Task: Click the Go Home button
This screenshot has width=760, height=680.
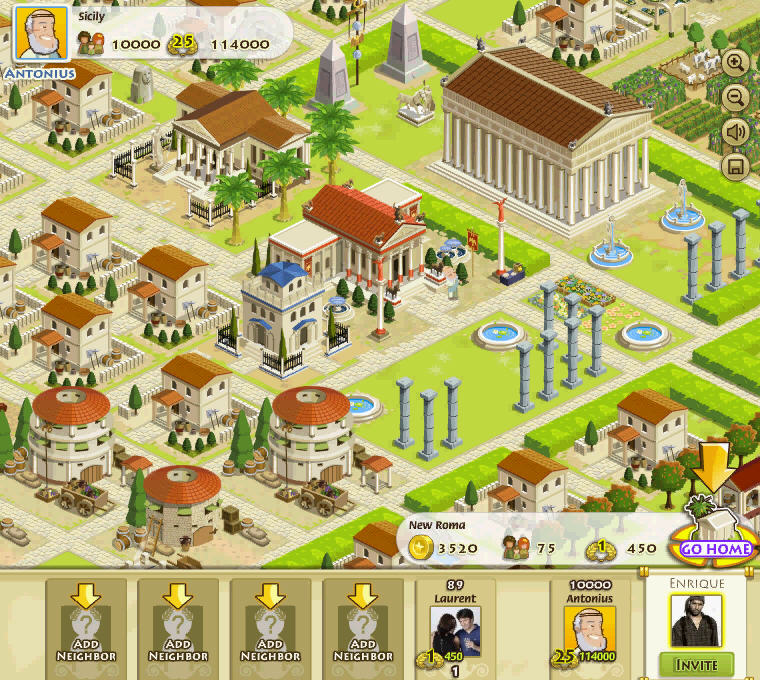Action: tap(716, 549)
